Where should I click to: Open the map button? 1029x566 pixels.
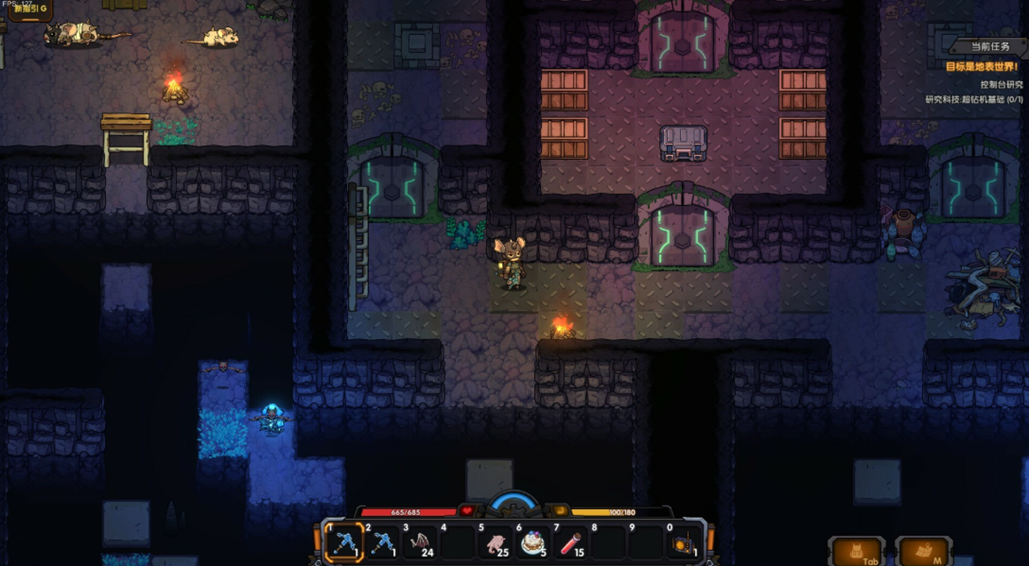pyautogui.click(x=924, y=552)
